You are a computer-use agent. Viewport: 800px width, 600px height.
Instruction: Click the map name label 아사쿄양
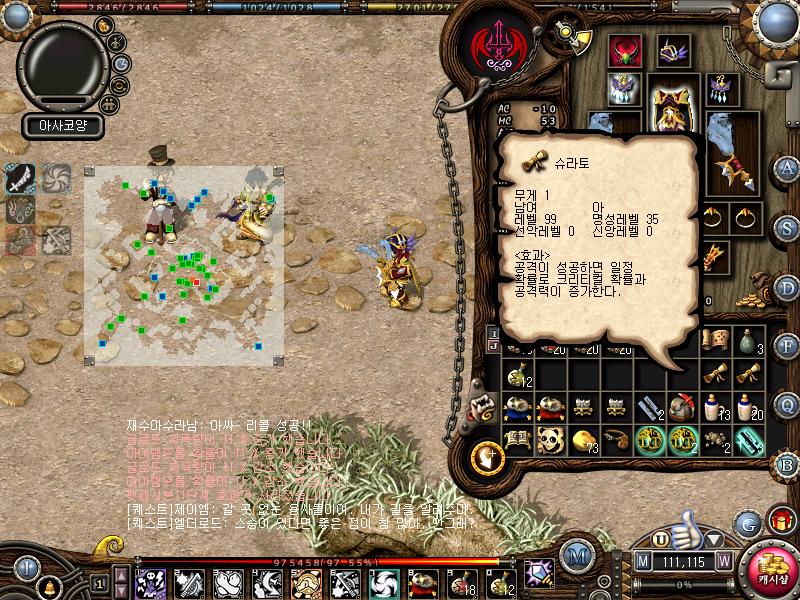click(62, 128)
